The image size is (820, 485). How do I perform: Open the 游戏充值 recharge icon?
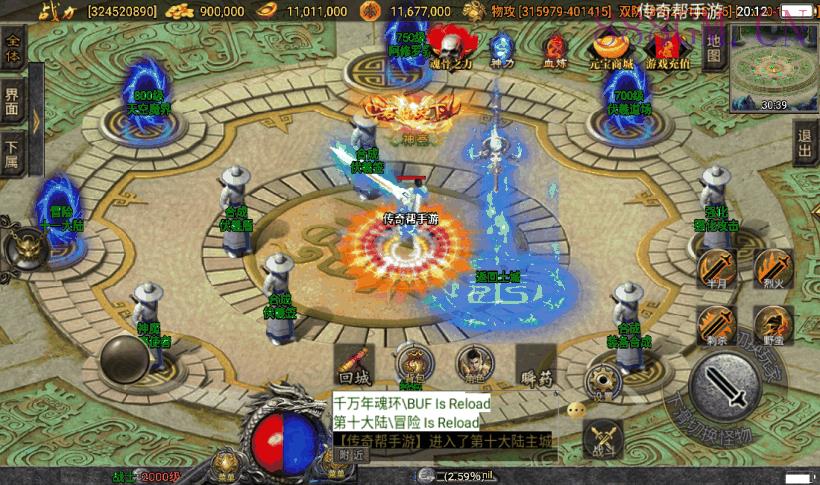coord(667,47)
